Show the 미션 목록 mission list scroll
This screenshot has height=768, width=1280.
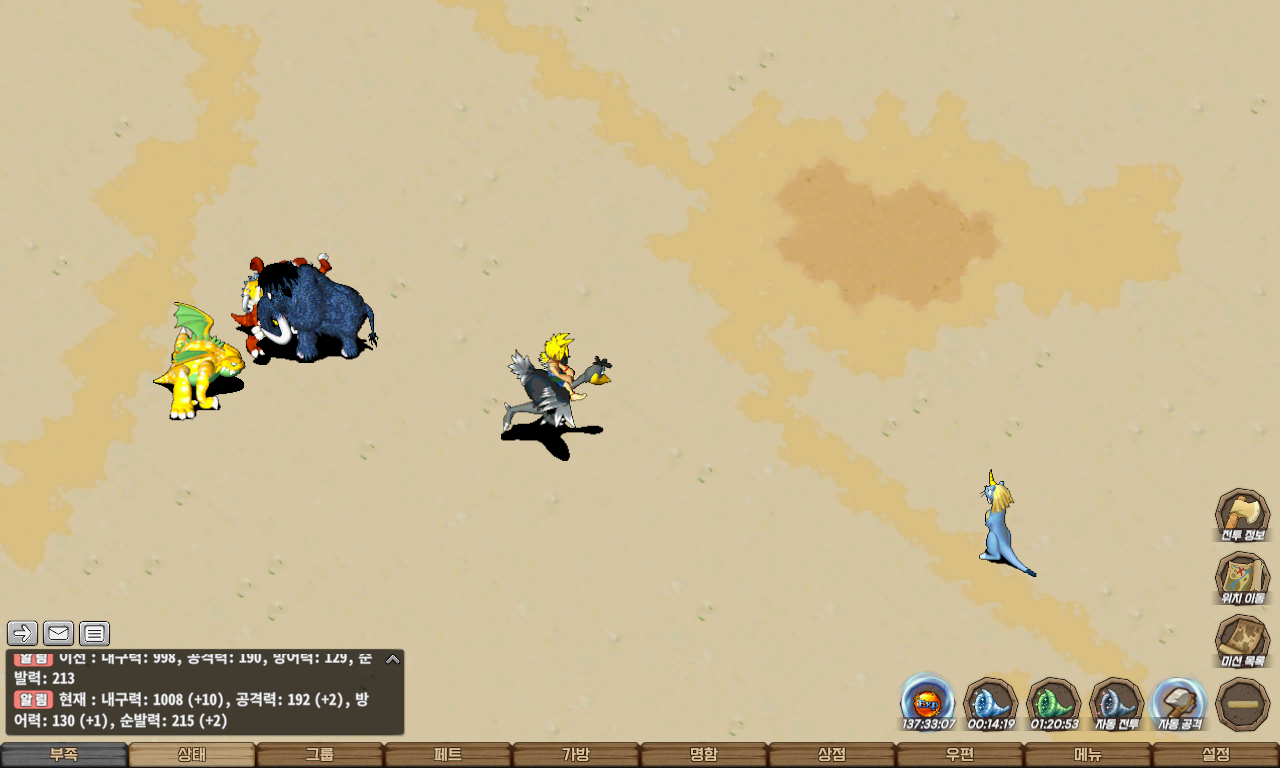(x=1242, y=641)
